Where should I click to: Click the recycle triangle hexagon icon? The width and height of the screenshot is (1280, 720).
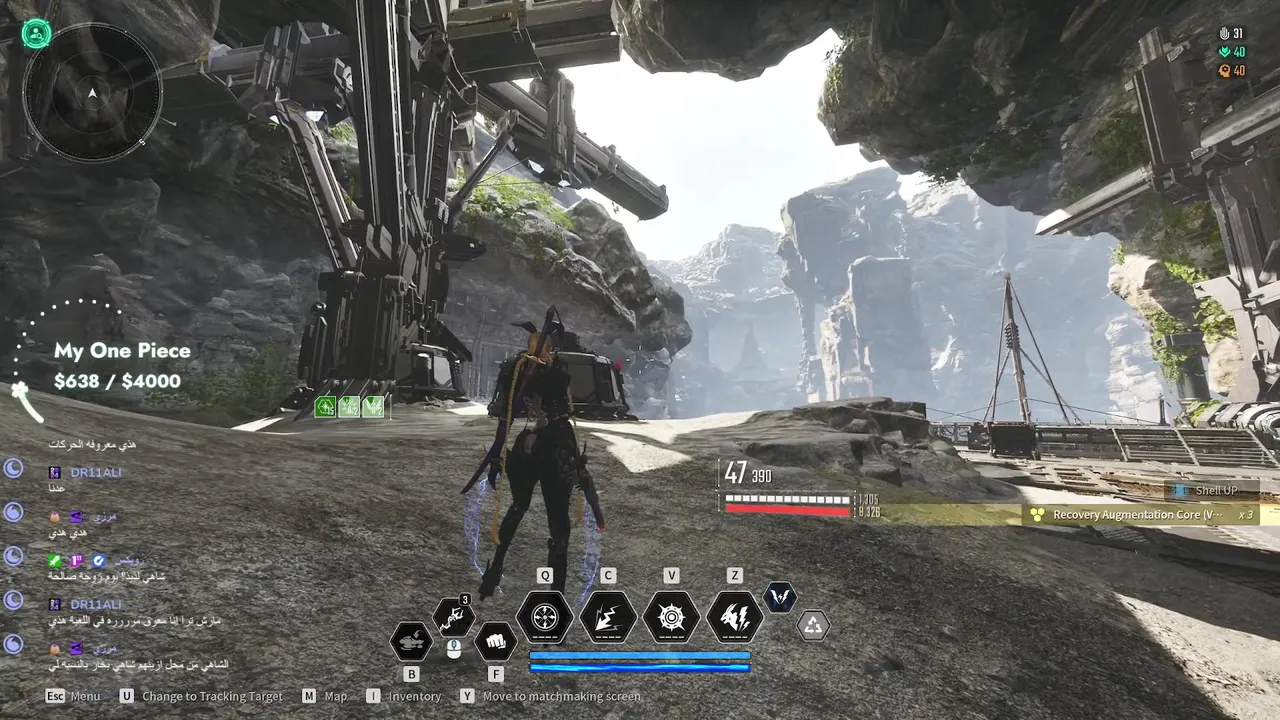tap(813, 626)
